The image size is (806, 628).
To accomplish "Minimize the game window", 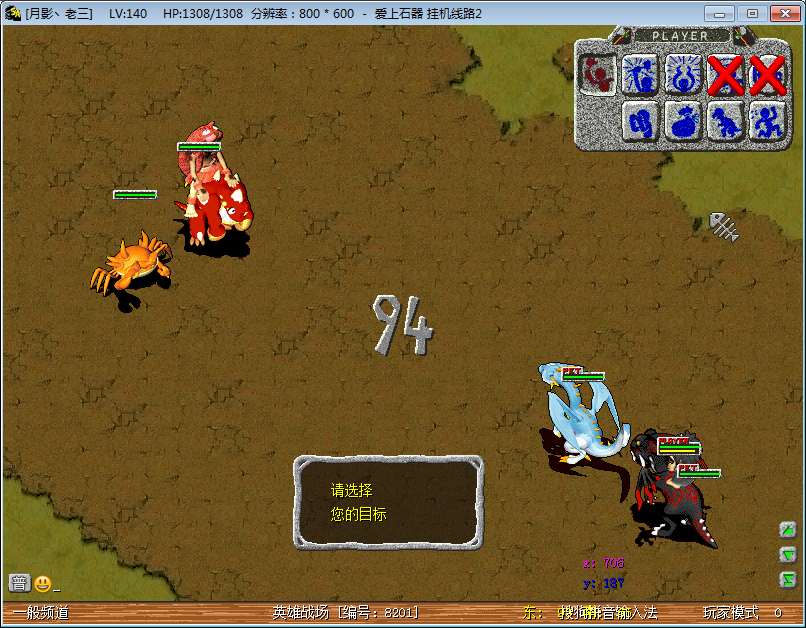I will [719, 13].
